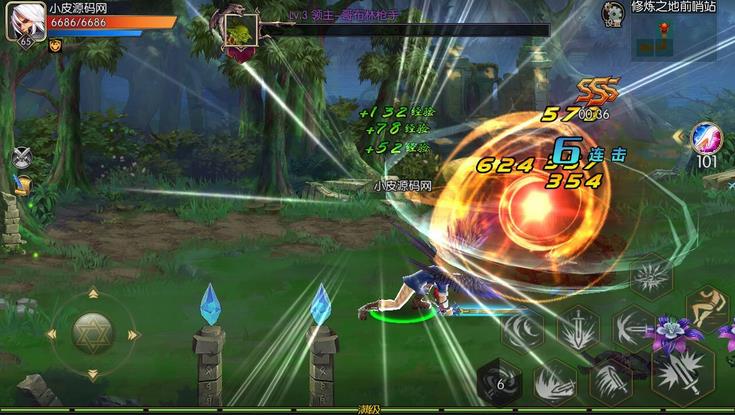Trigger the large basic sword attack button

[x=682, y=370]
